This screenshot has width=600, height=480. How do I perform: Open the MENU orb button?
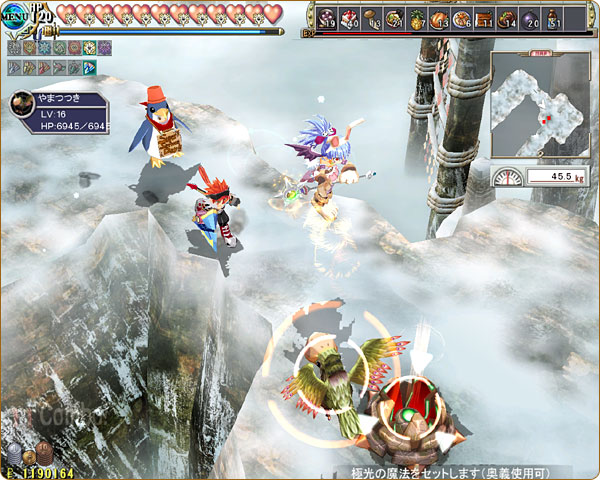click(x=15, y=16)
